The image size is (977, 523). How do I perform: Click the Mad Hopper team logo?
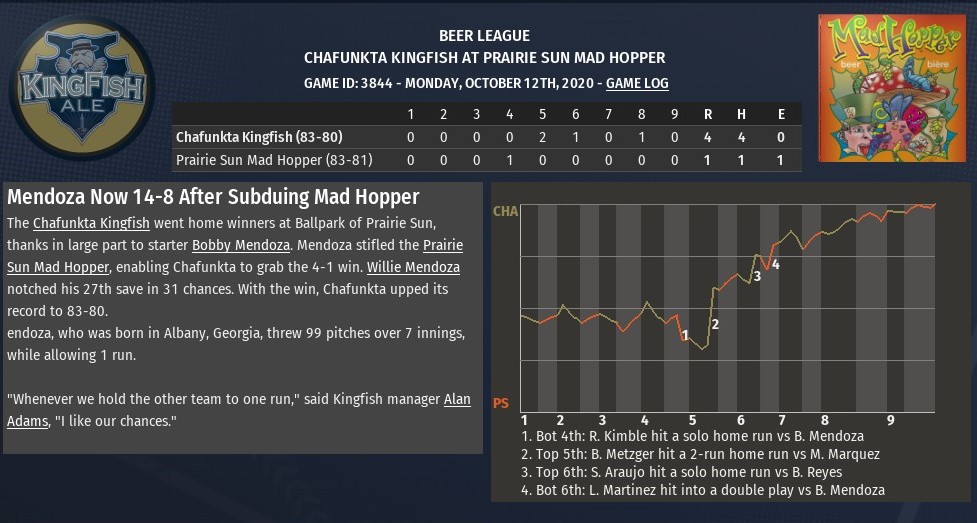pyautogui.click(x=892, y=88)
